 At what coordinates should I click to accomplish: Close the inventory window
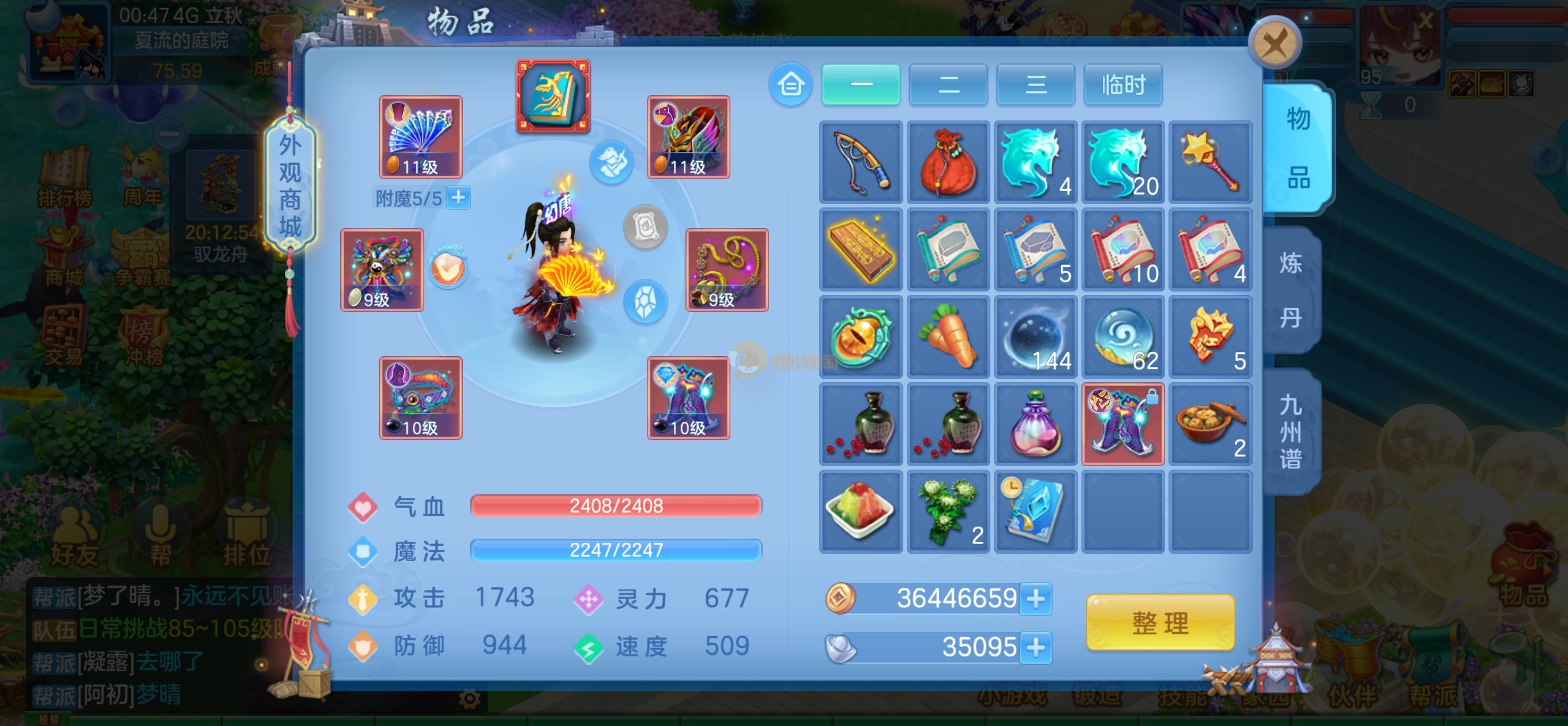coord(1274,43)
